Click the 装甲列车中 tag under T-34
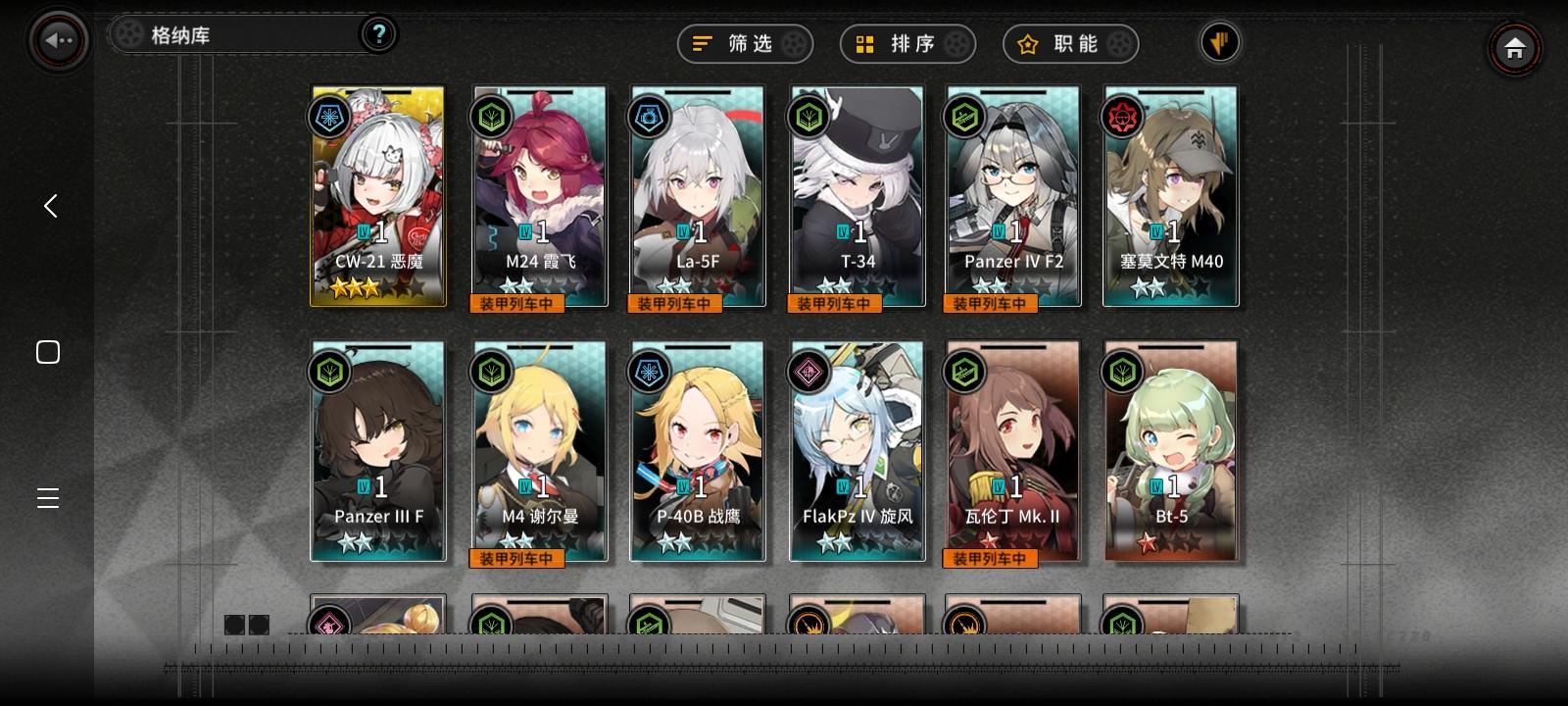 point(834,304)
